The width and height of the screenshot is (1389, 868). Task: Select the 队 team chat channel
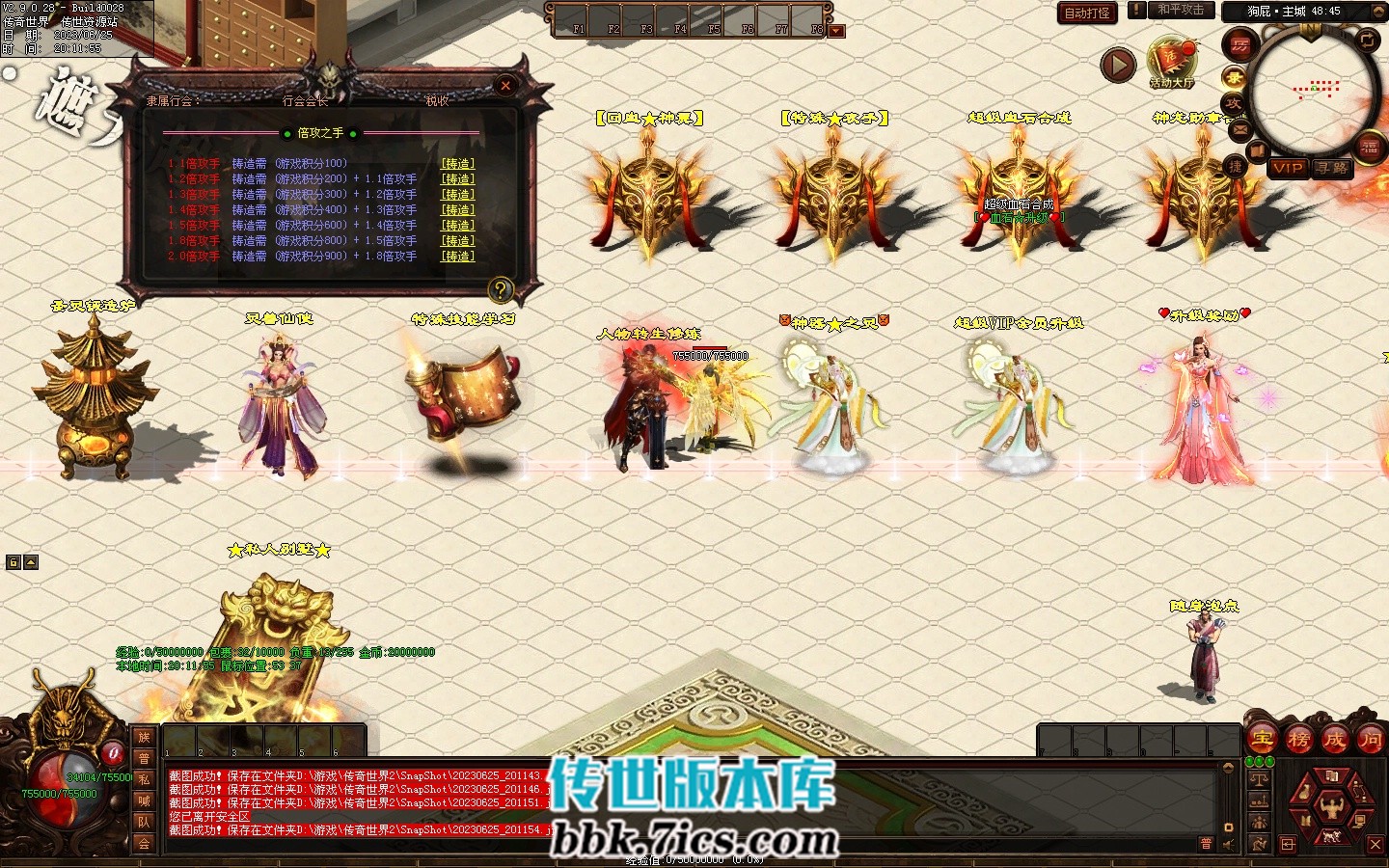(144, 822)
